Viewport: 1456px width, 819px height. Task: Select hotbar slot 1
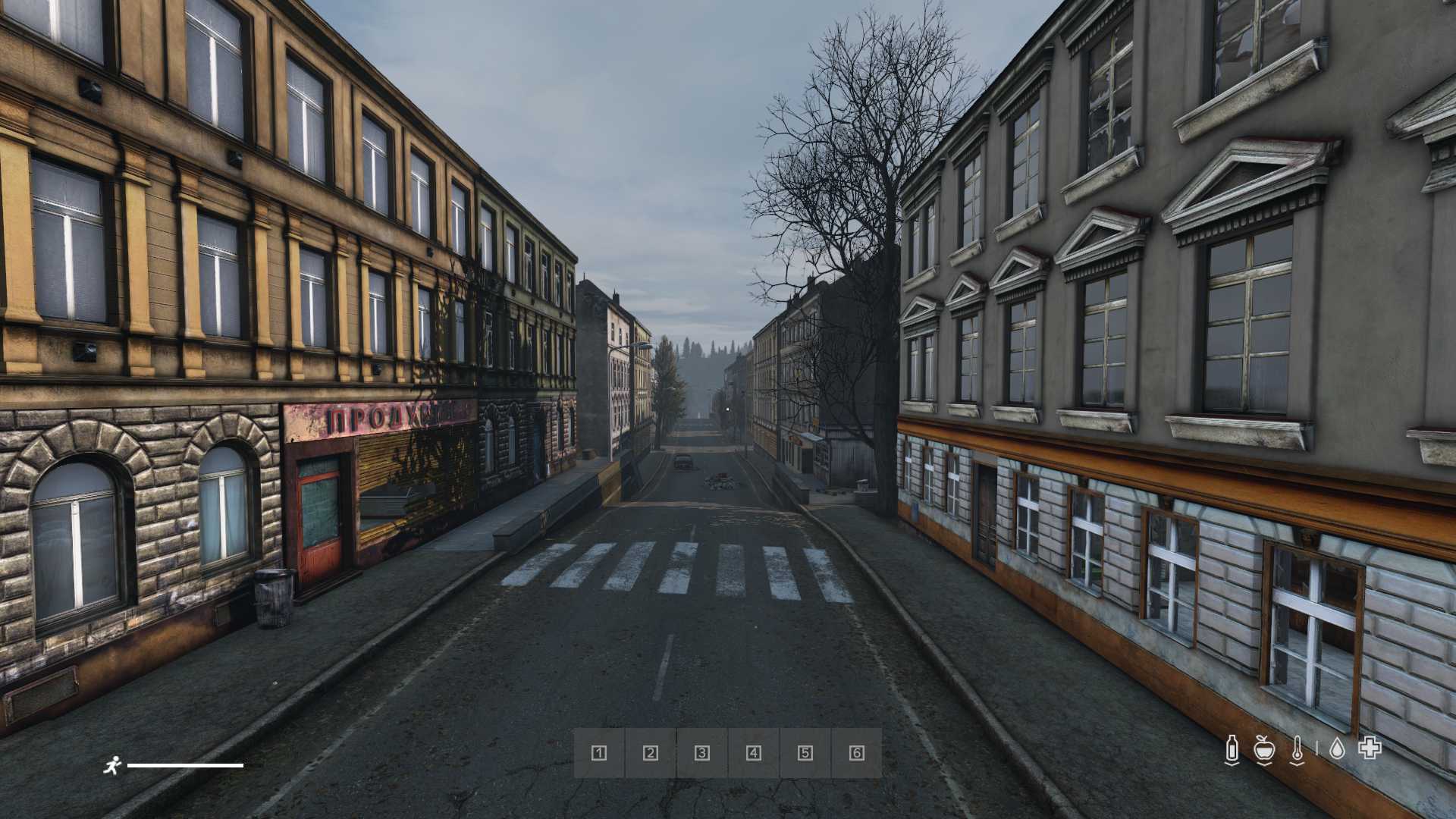click(x=599, y=753)
